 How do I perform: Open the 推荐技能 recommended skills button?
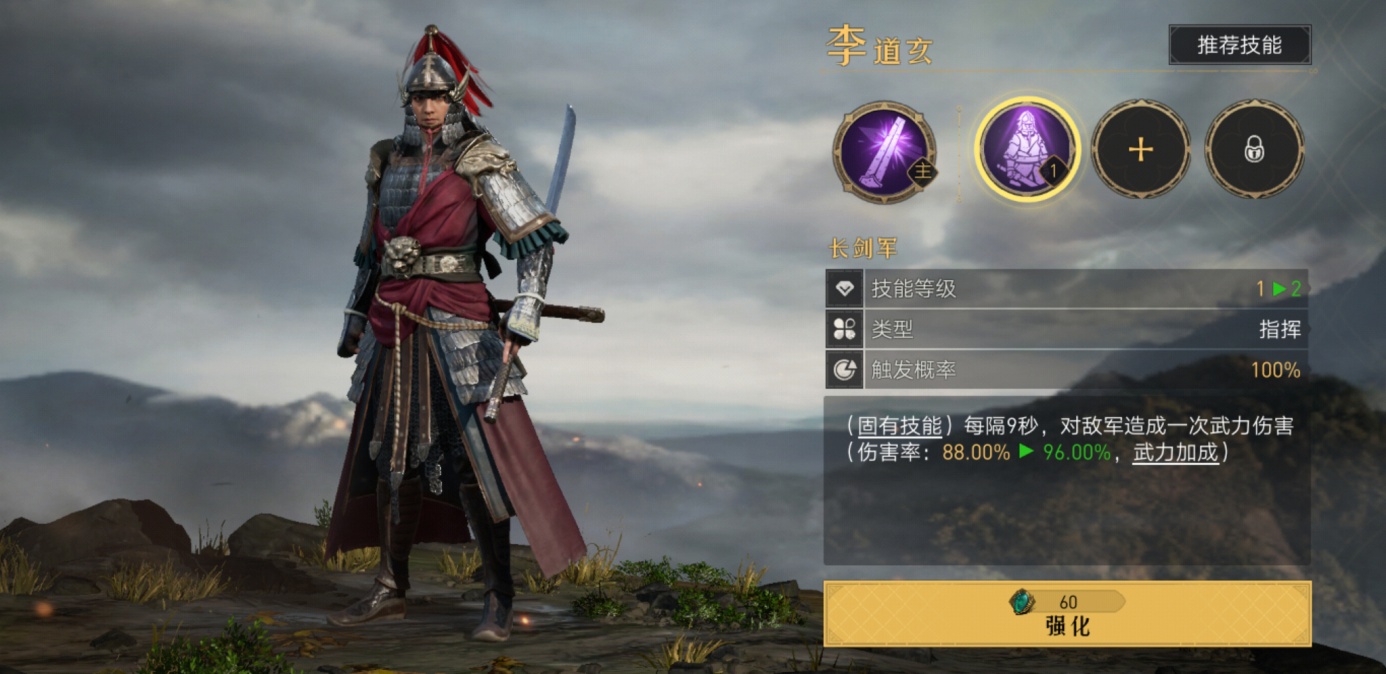coord(1239,45)
